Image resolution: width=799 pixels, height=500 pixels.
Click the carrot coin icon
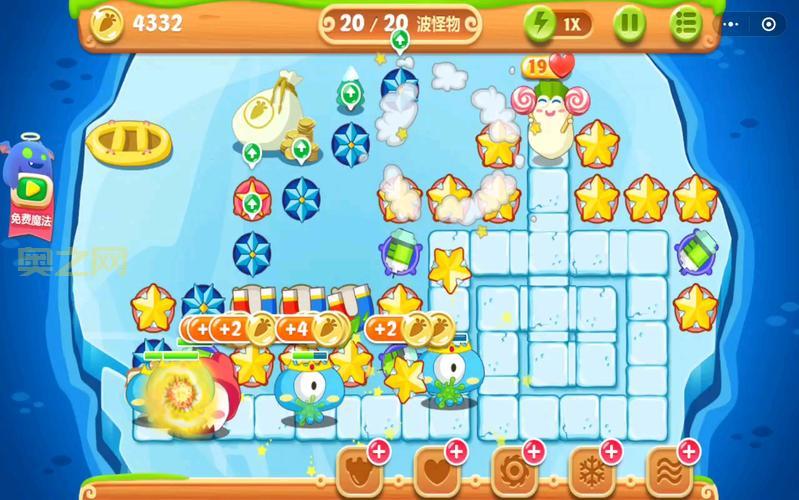(x=107, y=23)
